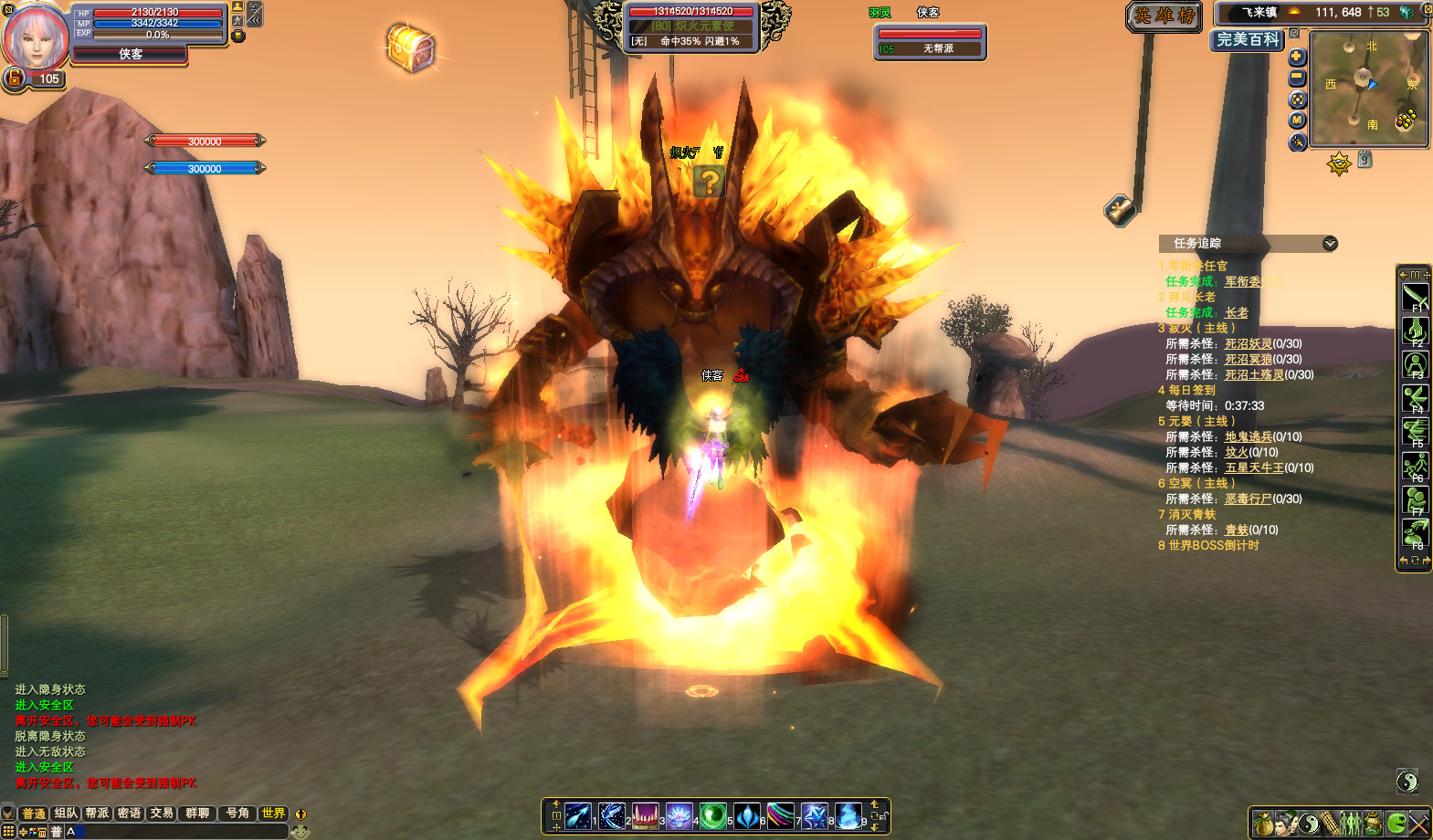Activate the lotus flower skill in slot 4
Screen dimensions: 1433x840
679,815
